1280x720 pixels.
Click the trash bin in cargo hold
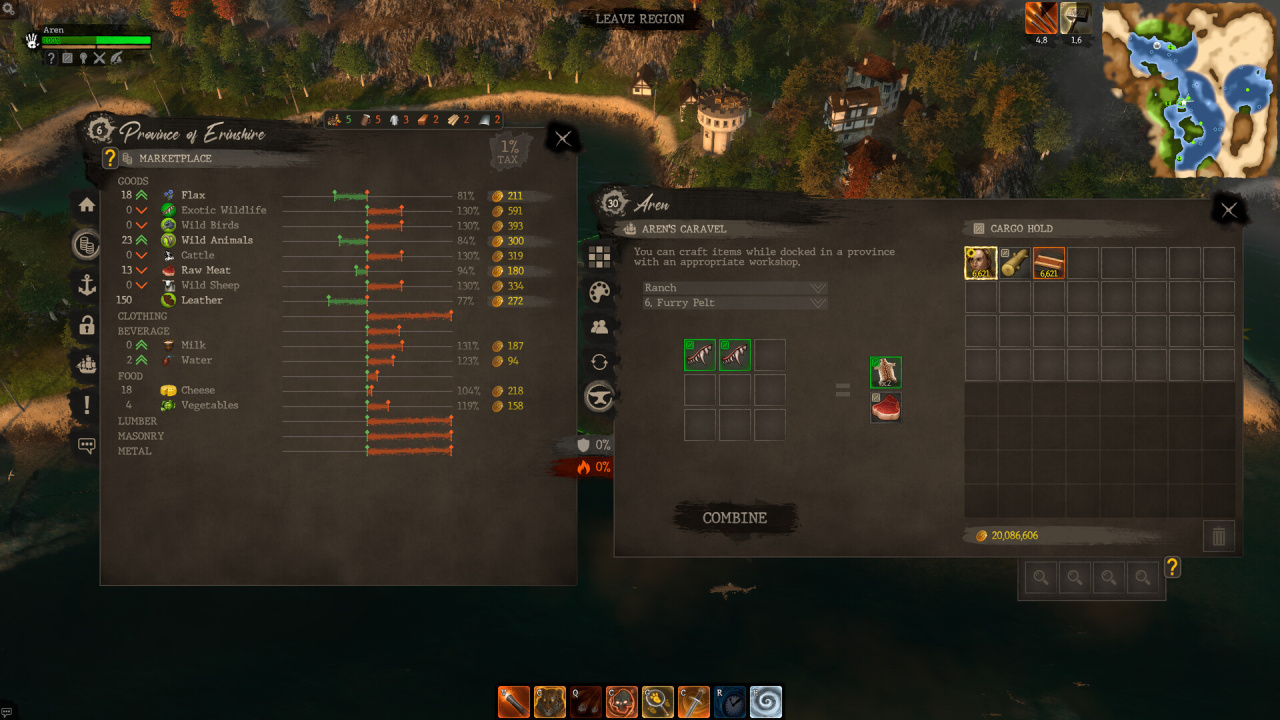point(1219,536)
